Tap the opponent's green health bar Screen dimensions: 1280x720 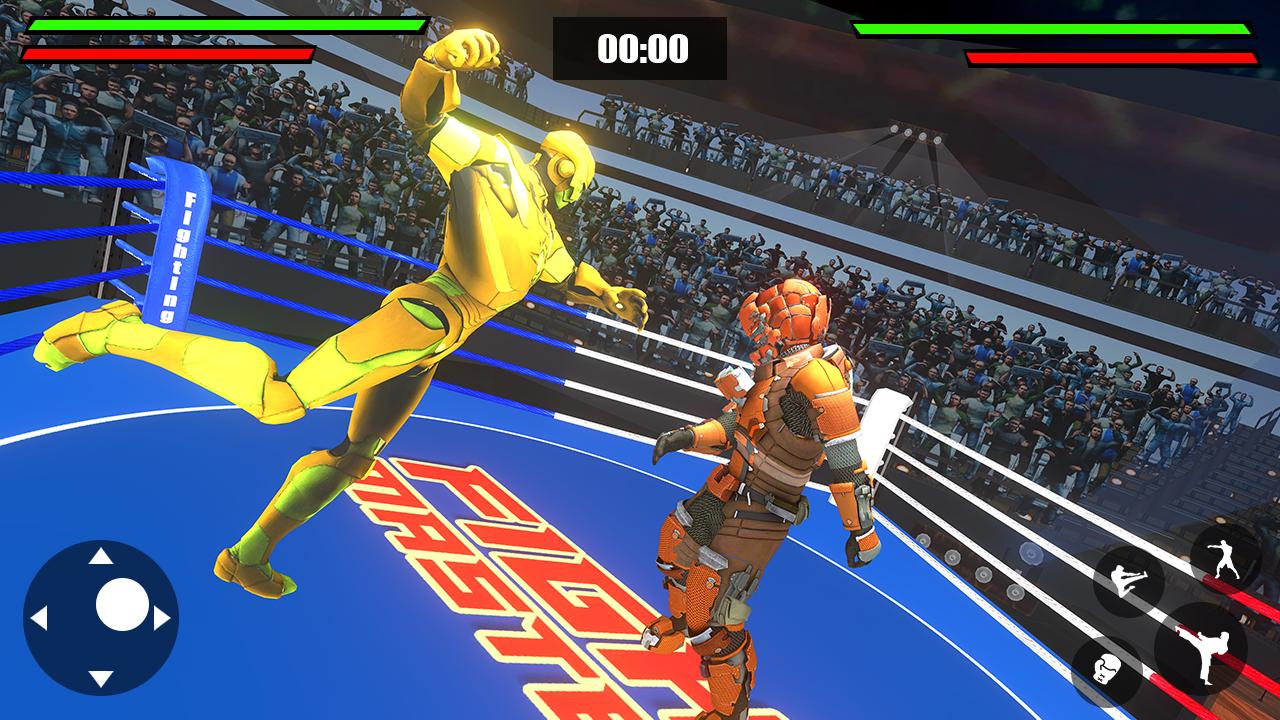1050,32
